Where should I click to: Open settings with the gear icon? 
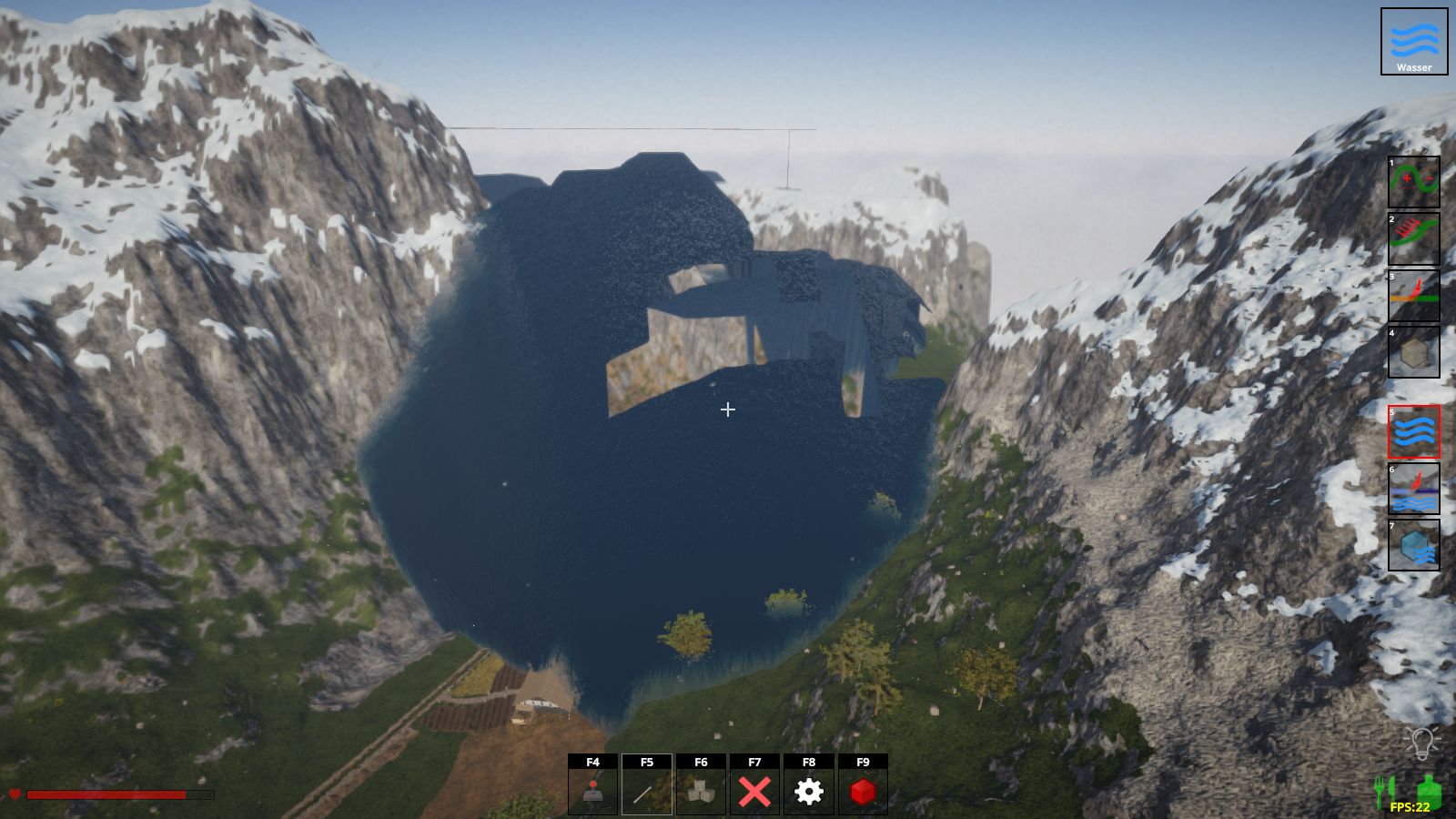tap(809, 791)
